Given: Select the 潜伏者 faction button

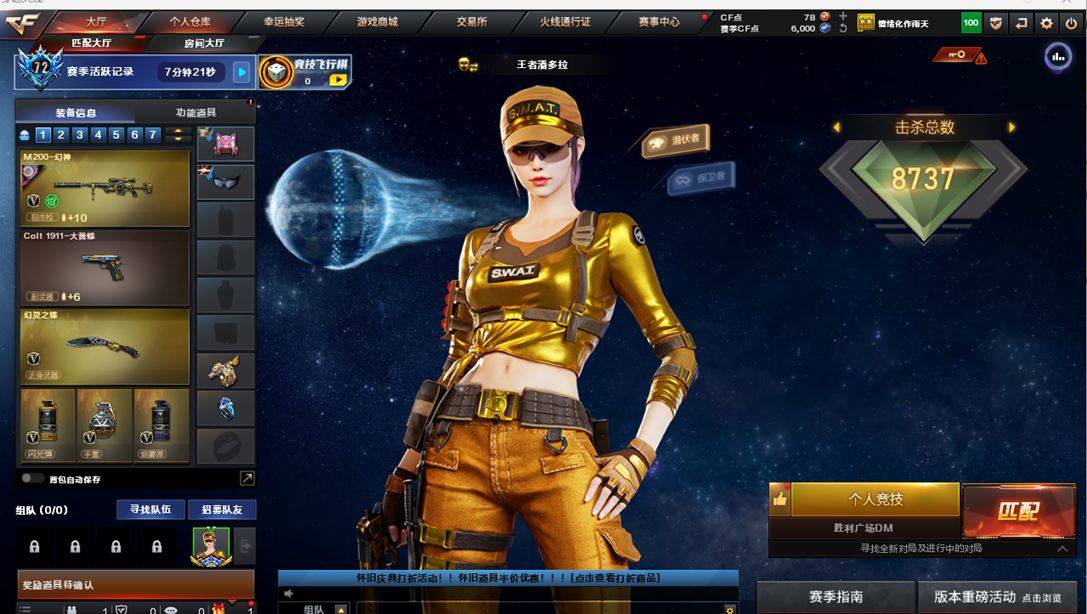Looking at the screenshot, I should [676, 142].
